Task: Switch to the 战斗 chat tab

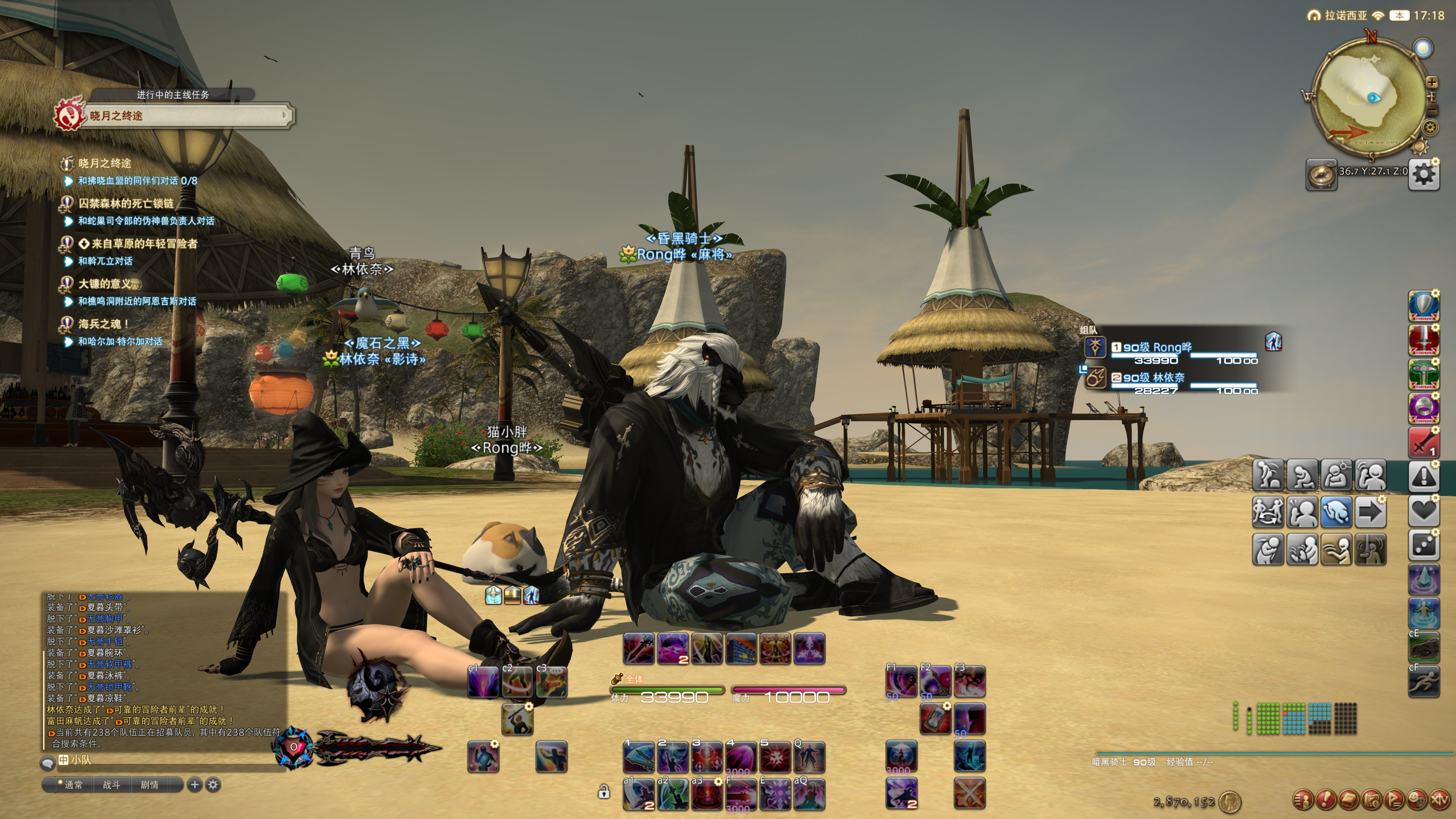Action: (111, 784)
